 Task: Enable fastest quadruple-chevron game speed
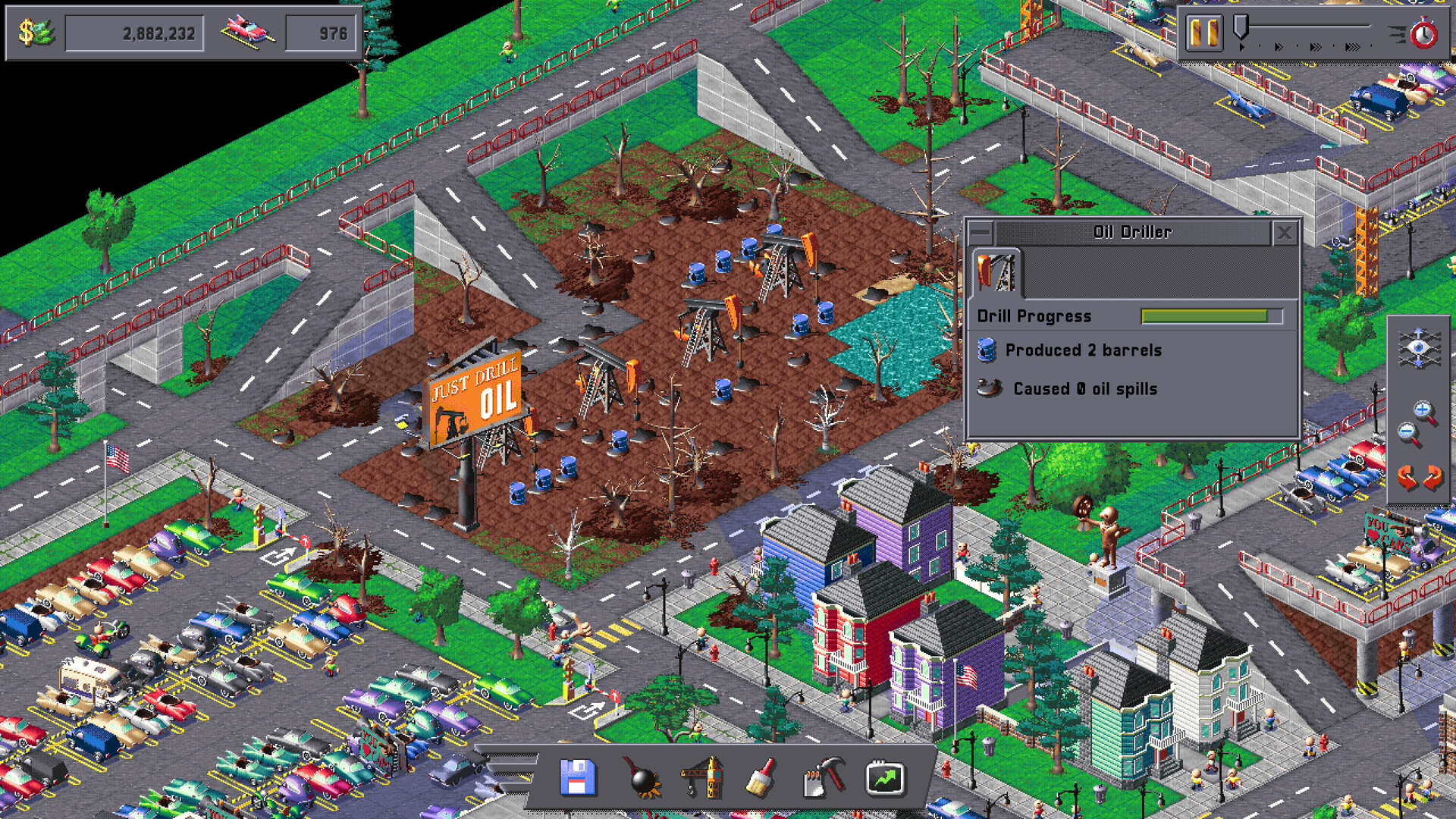coord(1352,46)
